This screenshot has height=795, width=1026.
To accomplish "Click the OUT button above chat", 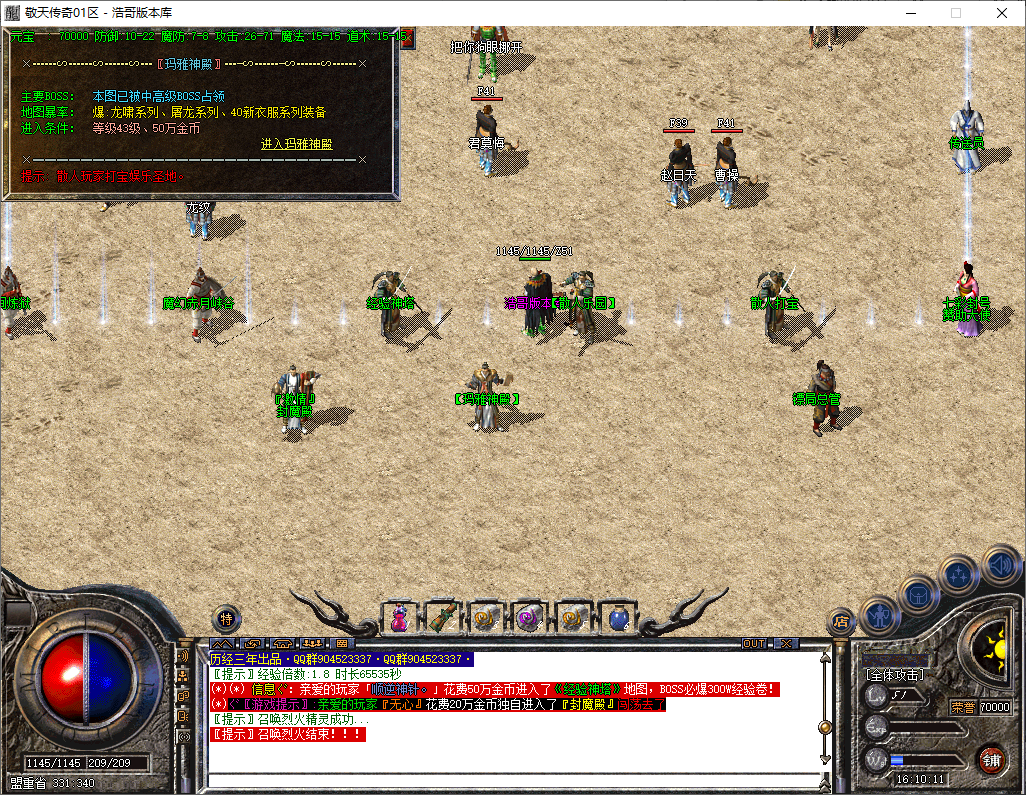I will (754, 643).
